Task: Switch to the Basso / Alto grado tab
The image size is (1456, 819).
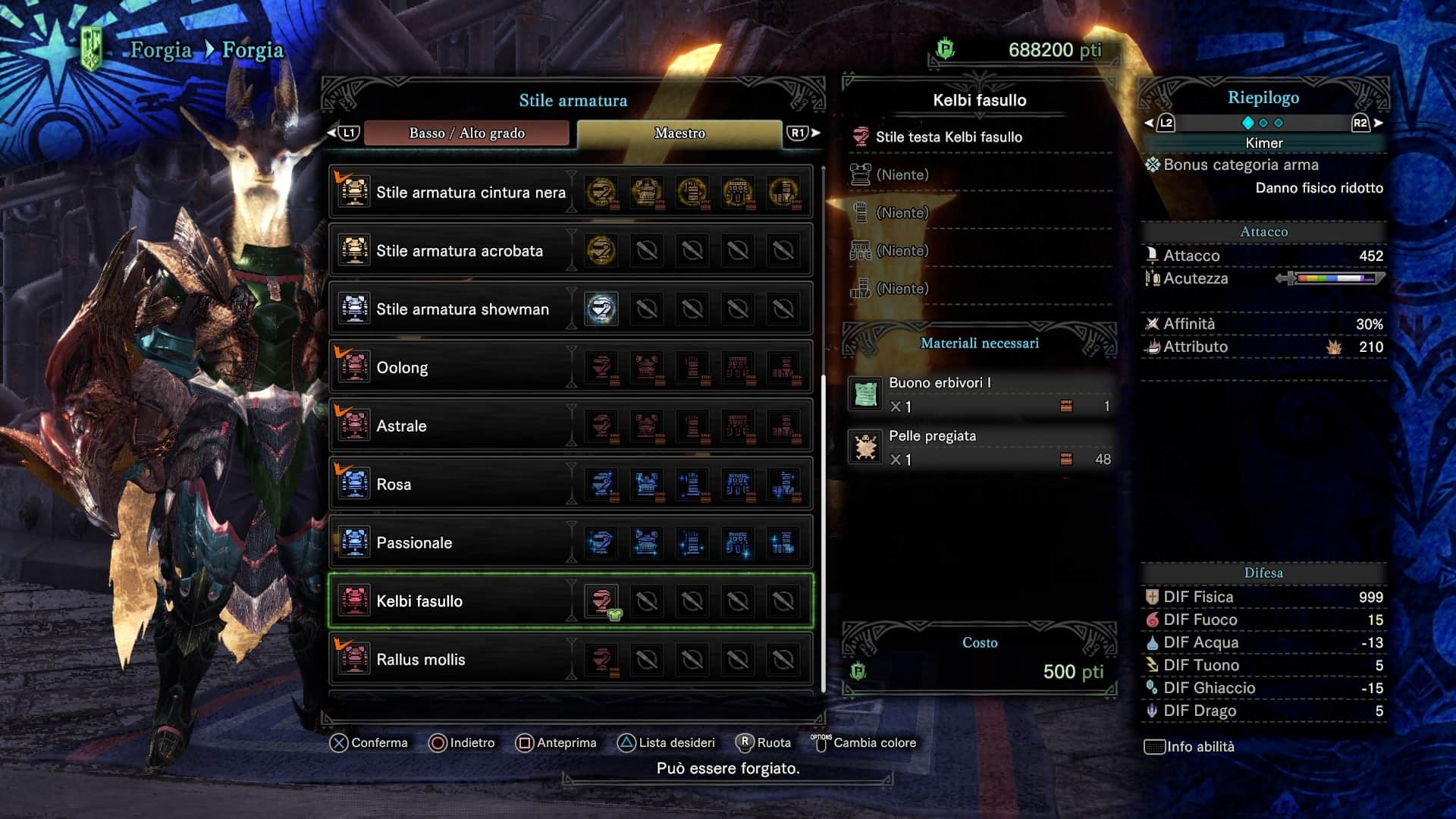Action: pyautogui.click(x=466, y=133)
